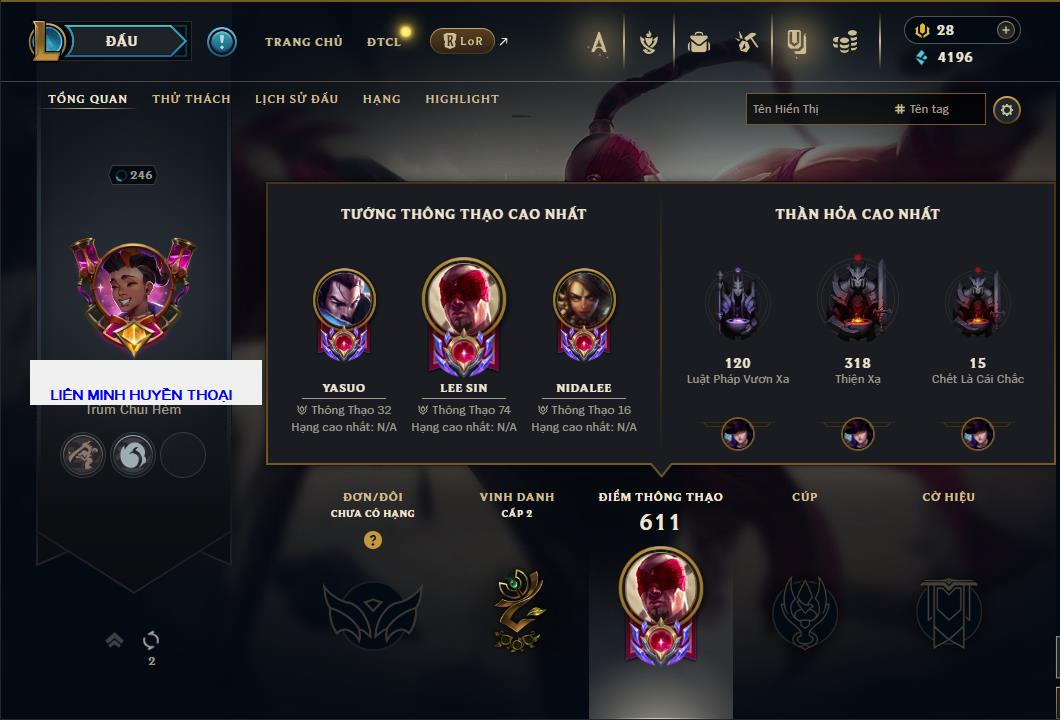This screenshot has height=720, width=1060.
Task: Switch to the LỊCH SỬ ĐẤU tab
Action: [296, 99]
